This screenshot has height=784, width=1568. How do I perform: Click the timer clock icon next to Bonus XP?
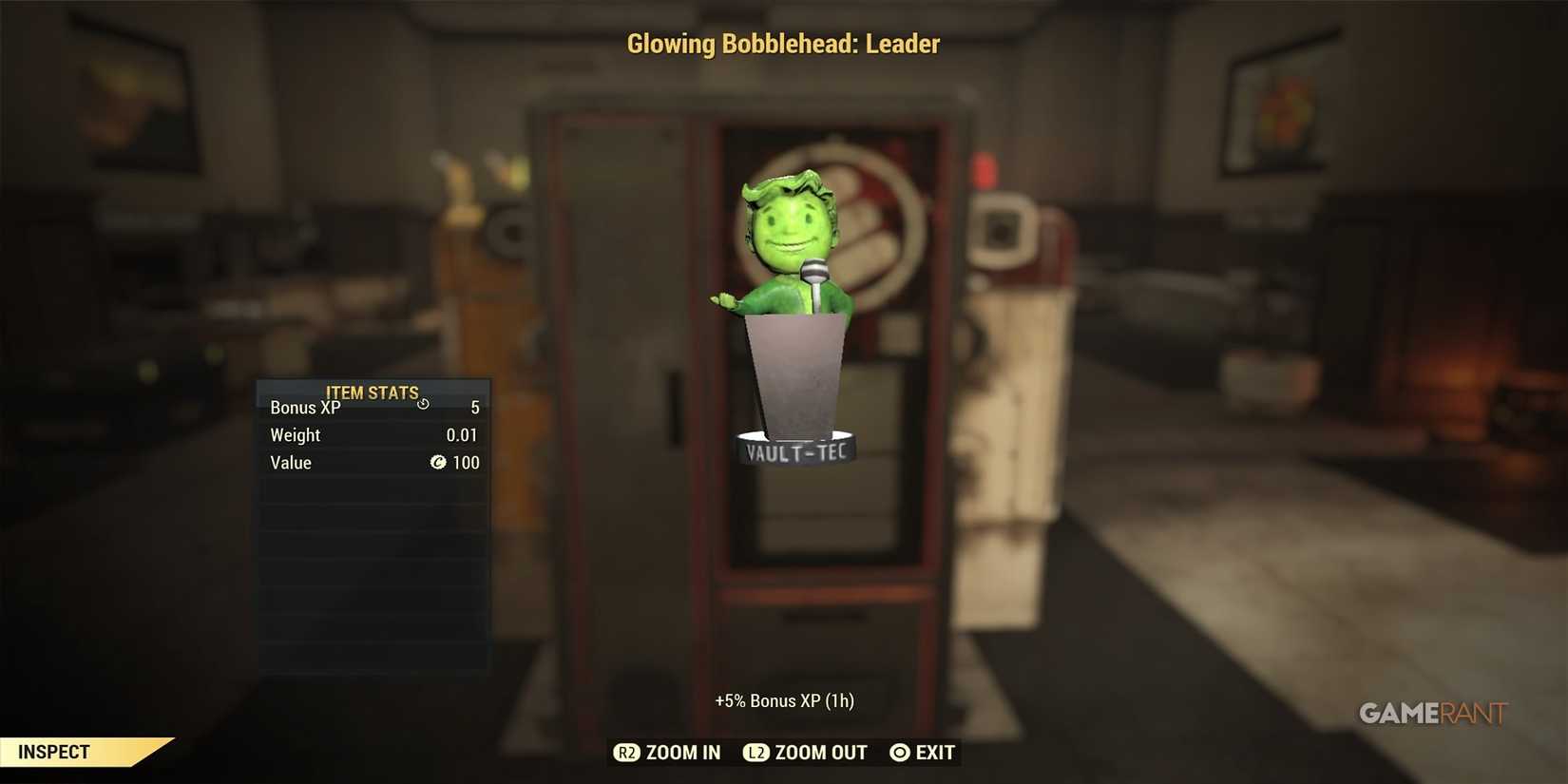click(x=423, y=404)
